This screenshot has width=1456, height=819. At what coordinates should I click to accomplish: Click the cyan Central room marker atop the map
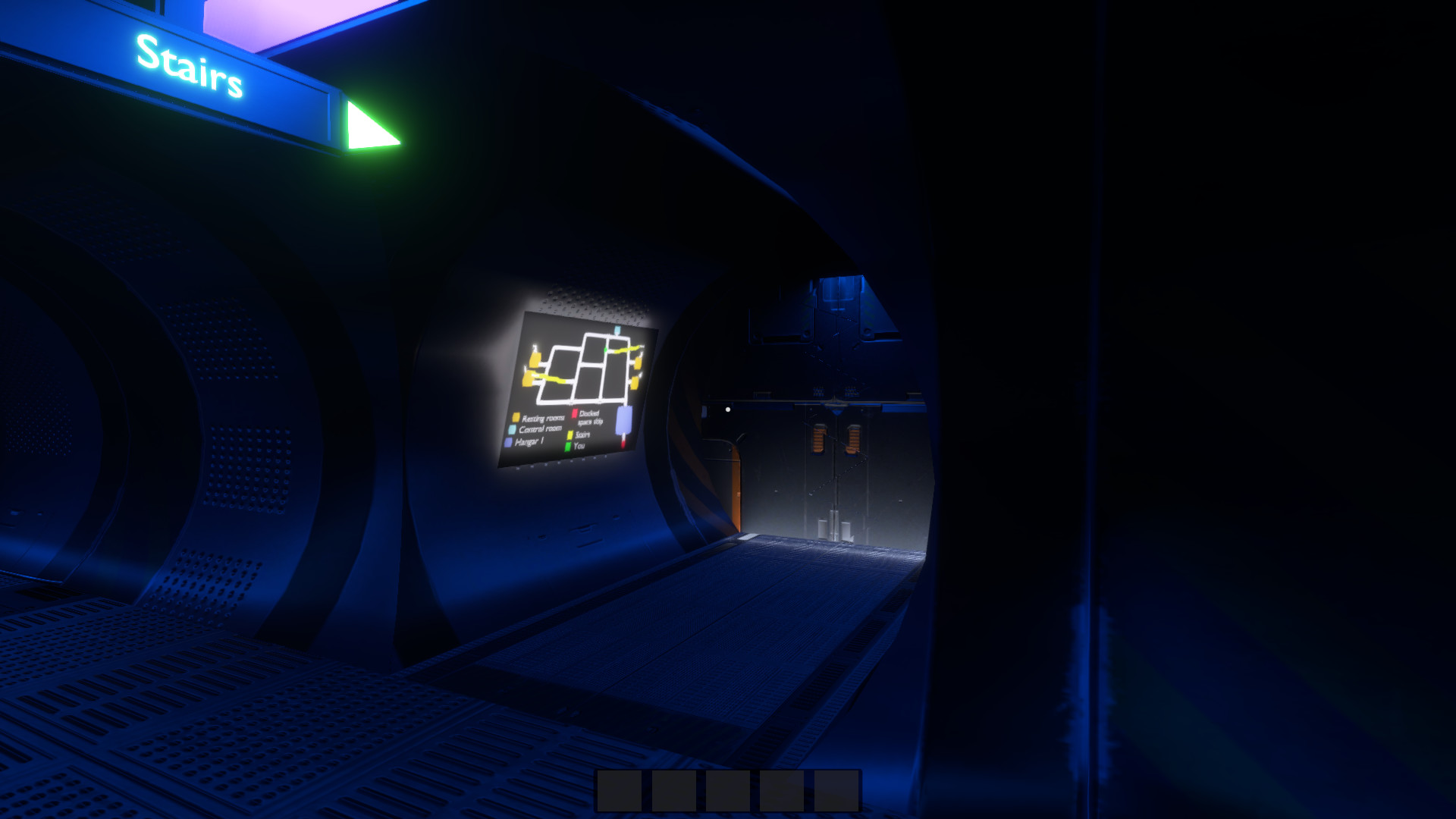coord(617,331)
